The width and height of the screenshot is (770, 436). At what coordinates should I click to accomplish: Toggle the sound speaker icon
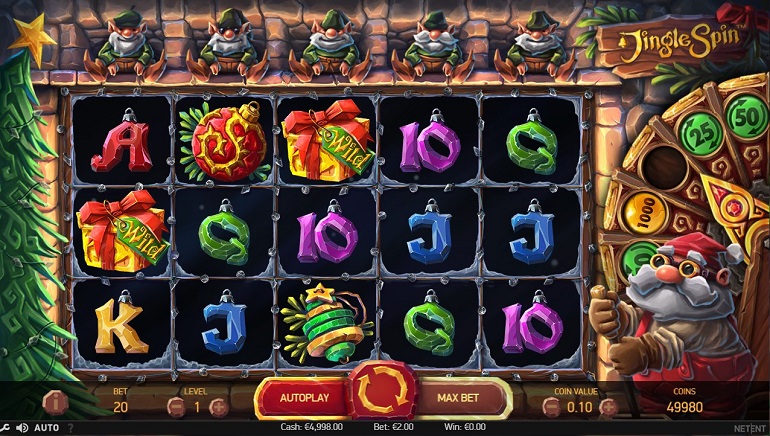point(23,428)
